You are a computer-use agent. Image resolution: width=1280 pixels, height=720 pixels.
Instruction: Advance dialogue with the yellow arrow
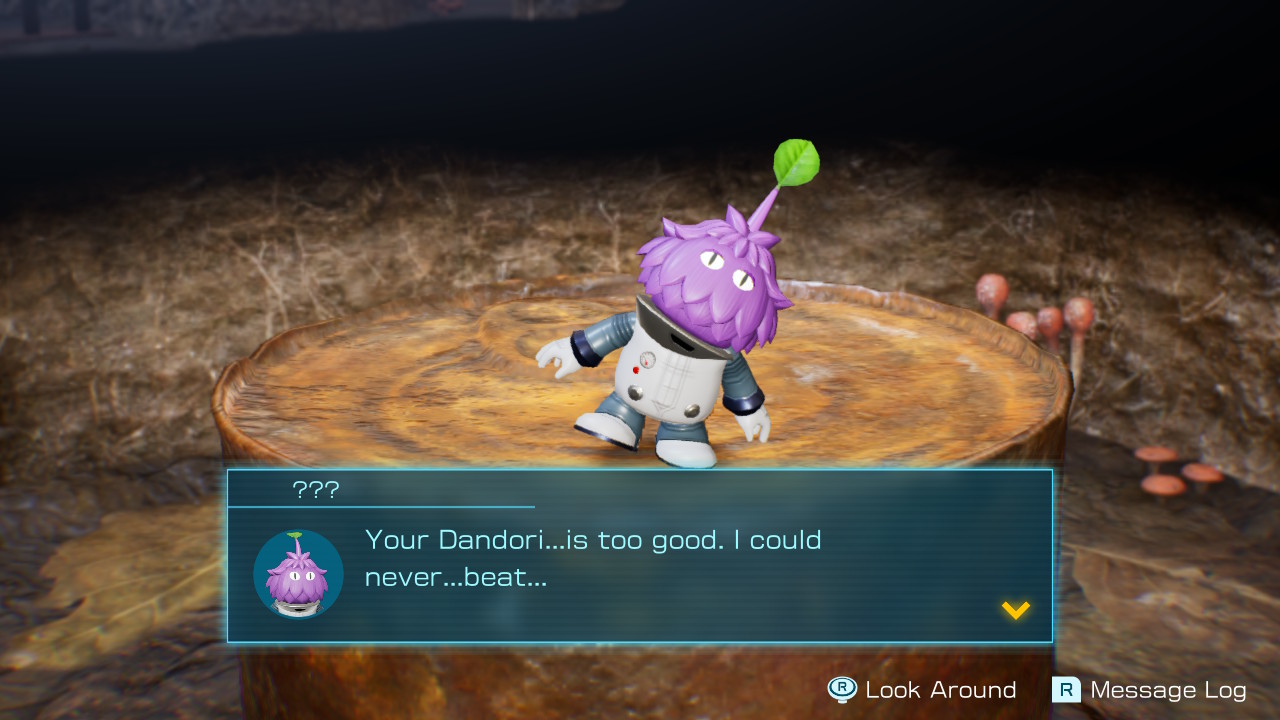pos(1015,610)
